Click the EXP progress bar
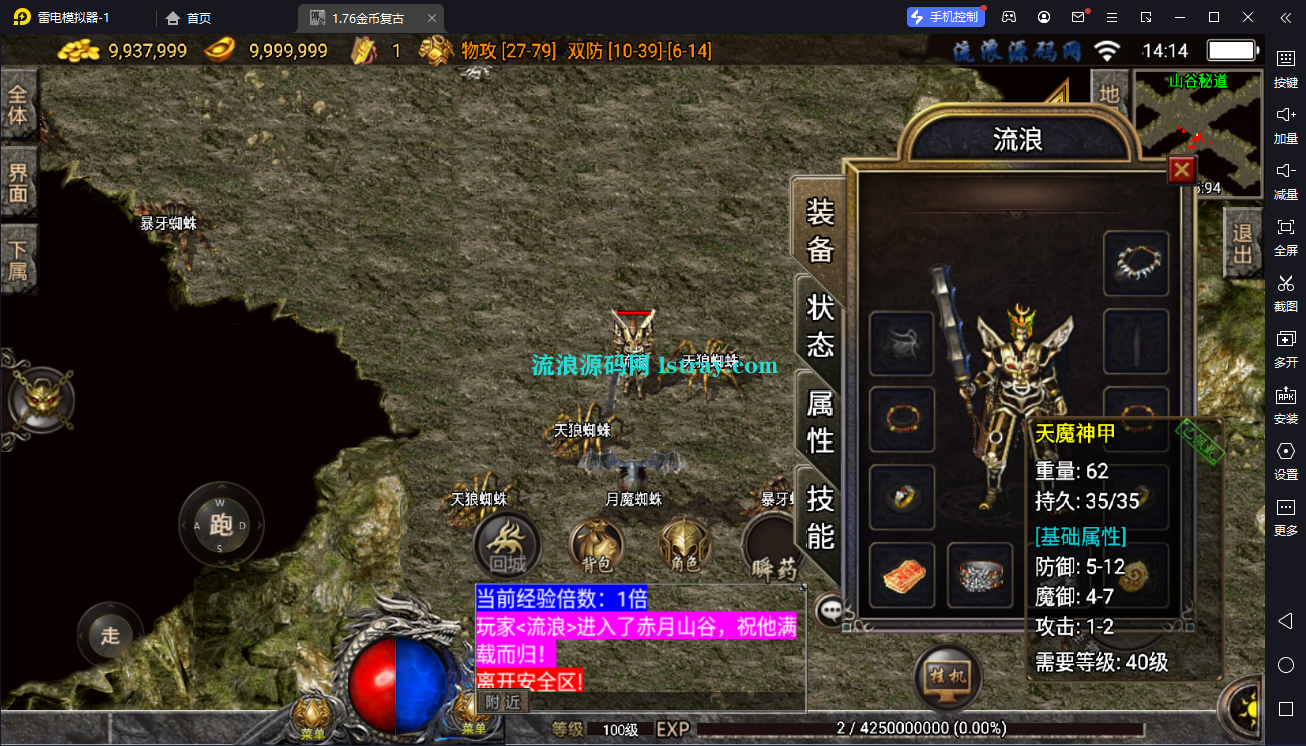The width and height of the screenshot is (1306, 746). coord(920,728)
